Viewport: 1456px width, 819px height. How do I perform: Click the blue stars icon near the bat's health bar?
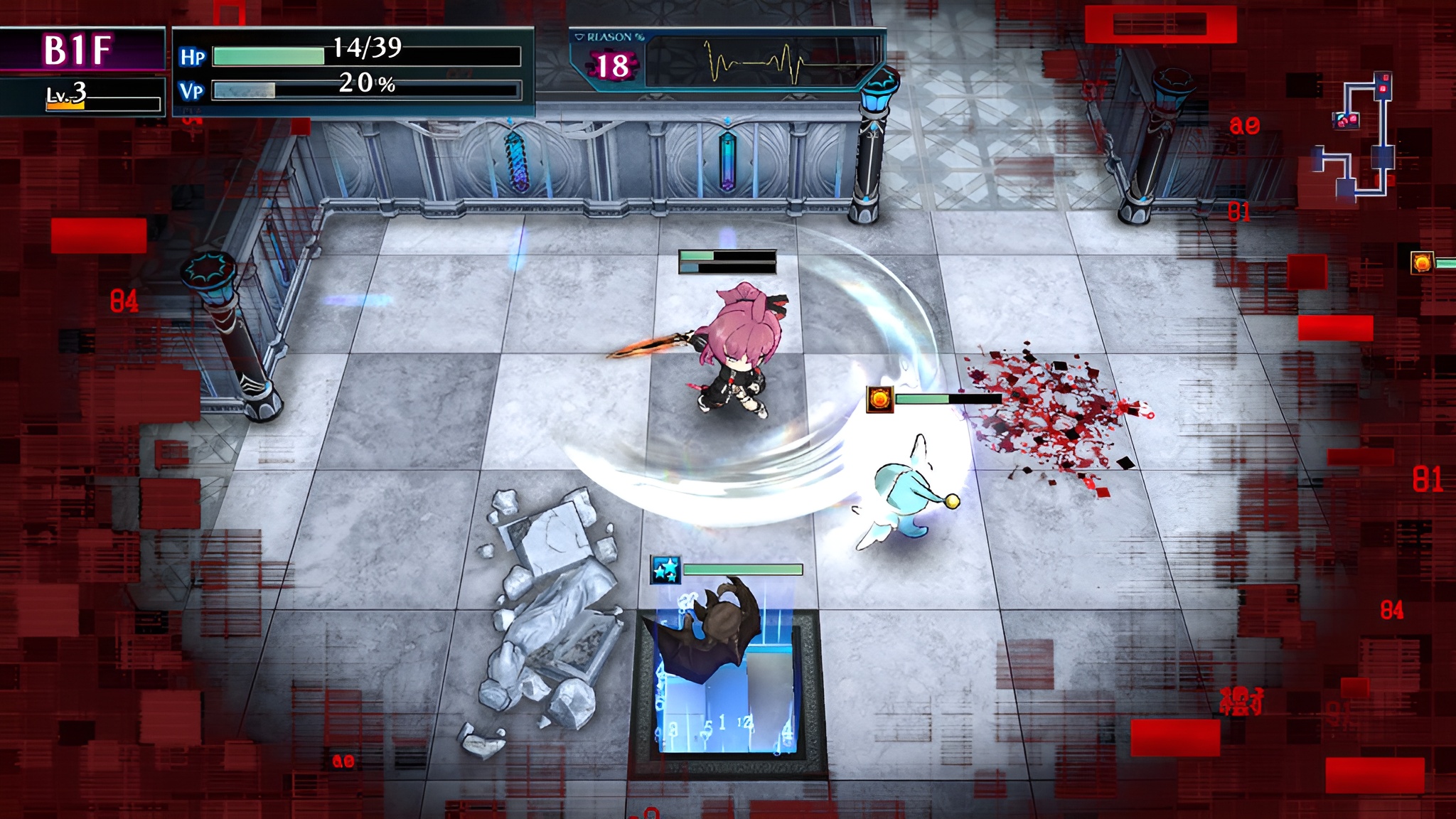point(665,569)
